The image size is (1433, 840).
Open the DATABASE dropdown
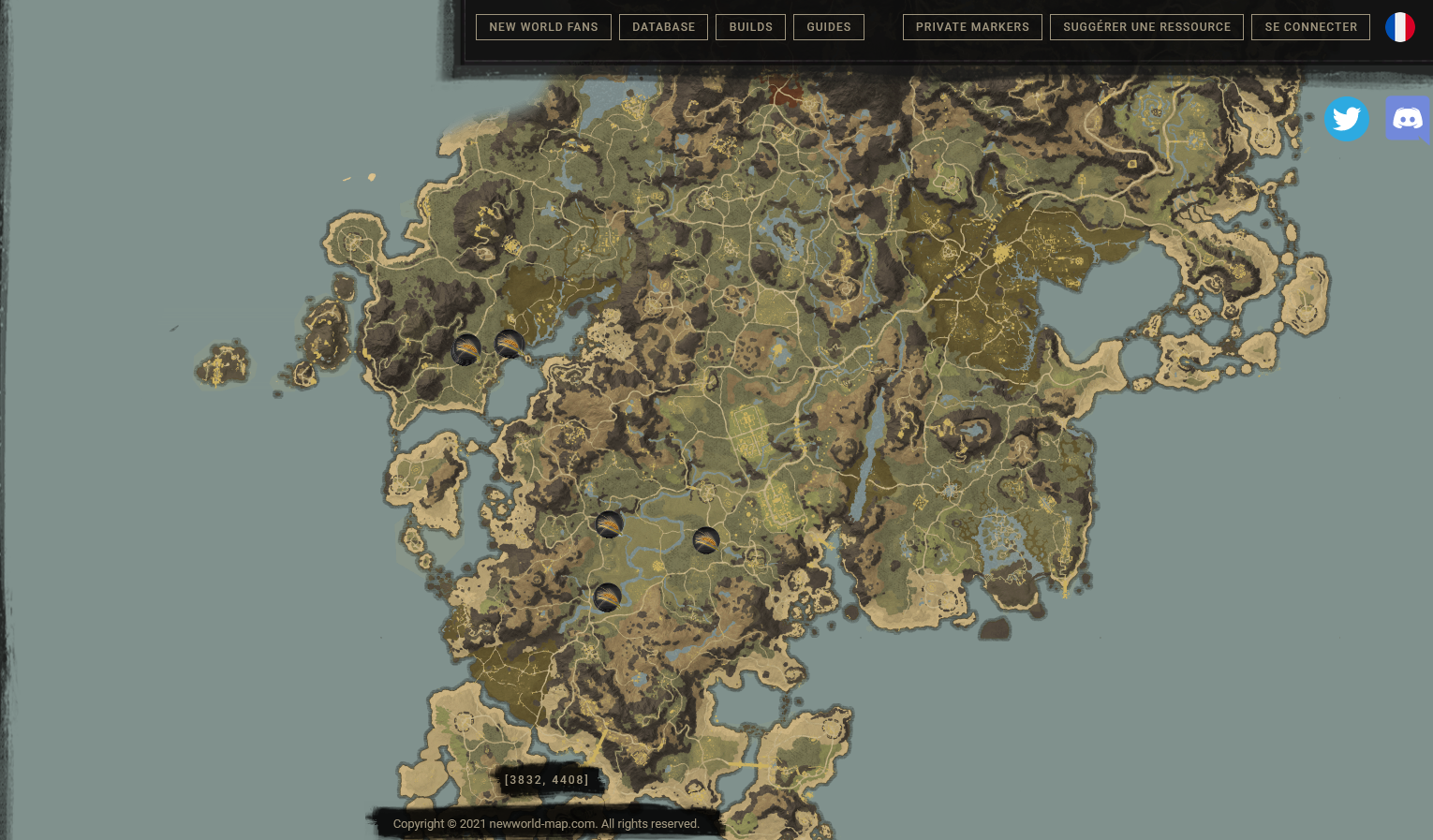point(663,27)
